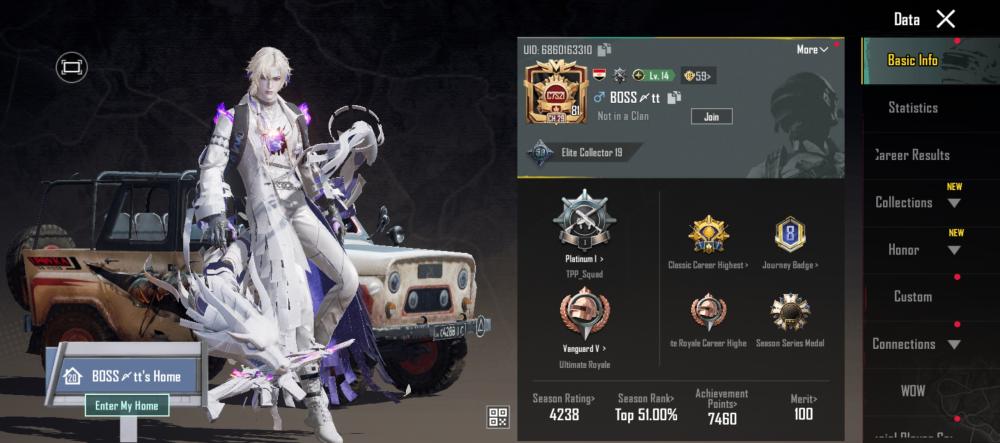Toggle the fullscreen character view icon
This screenshot has width=1000, height=443.
pos(72,67)
